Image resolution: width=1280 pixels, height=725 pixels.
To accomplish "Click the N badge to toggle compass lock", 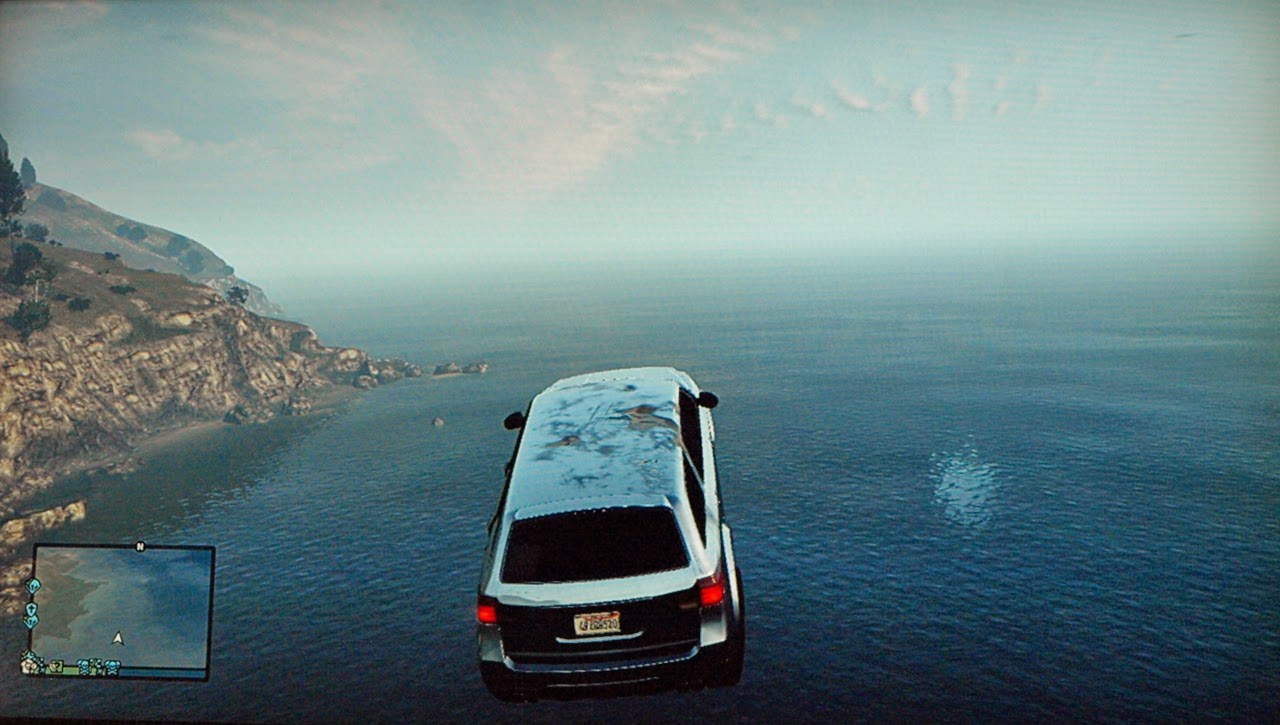I will (140, 546).
